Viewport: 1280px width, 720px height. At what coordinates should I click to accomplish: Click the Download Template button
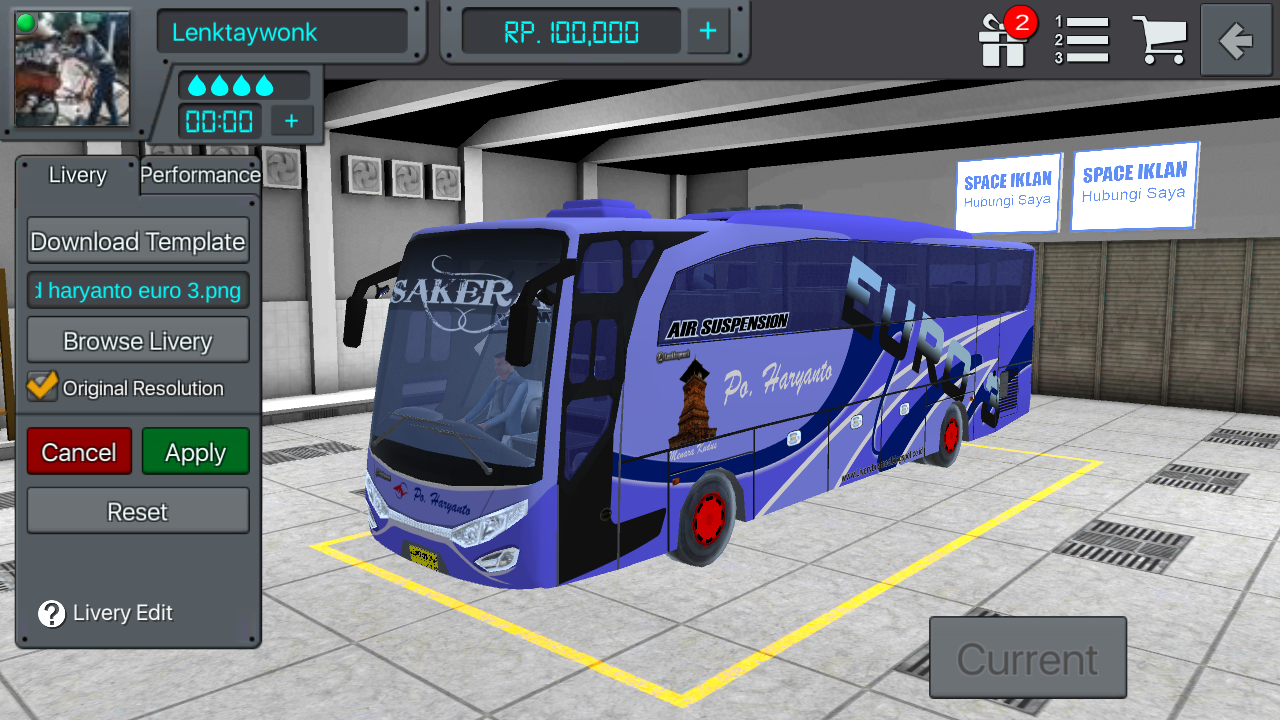pyautogui.click(x=137, y=241)
